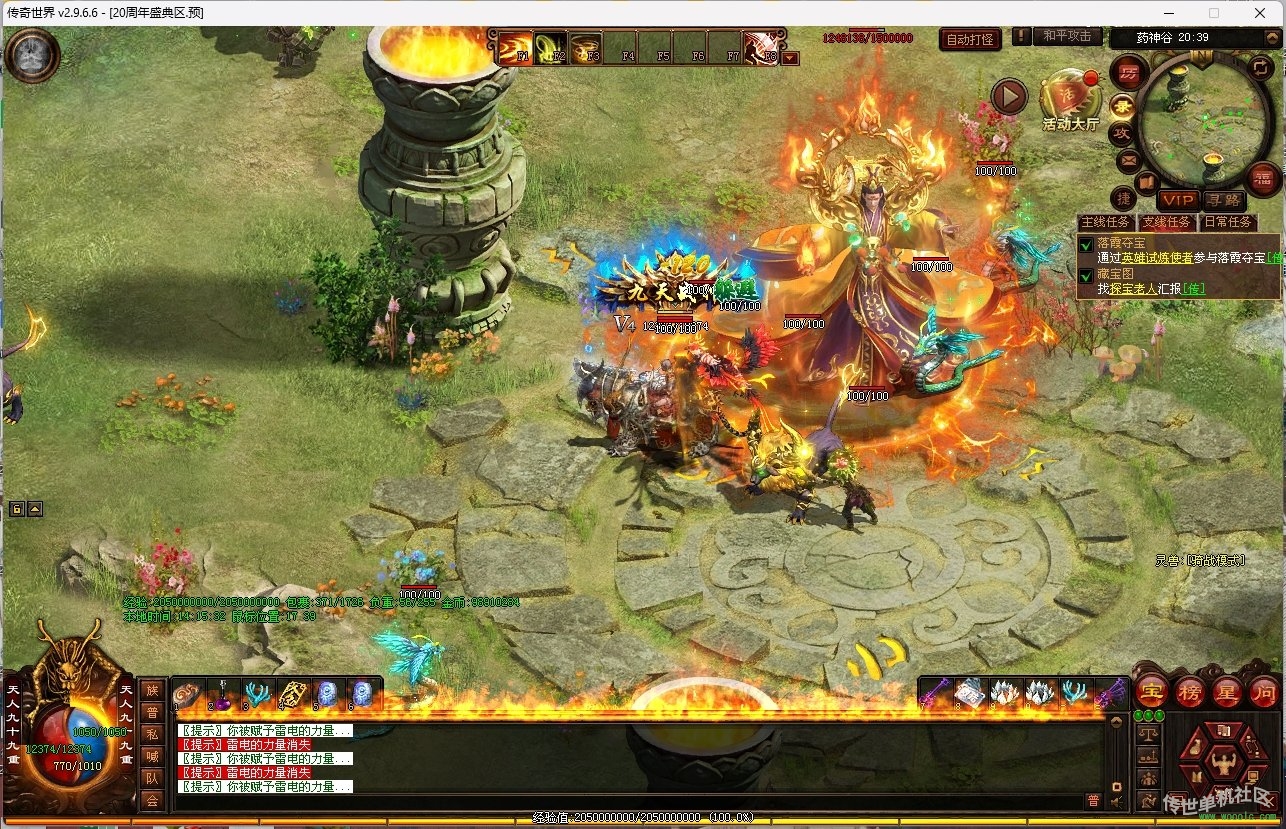Switch to the 支线任务 side quest tab
Image resolution: width=1286 pixels, height=829 pixels.
click(x=1166, y=222)
